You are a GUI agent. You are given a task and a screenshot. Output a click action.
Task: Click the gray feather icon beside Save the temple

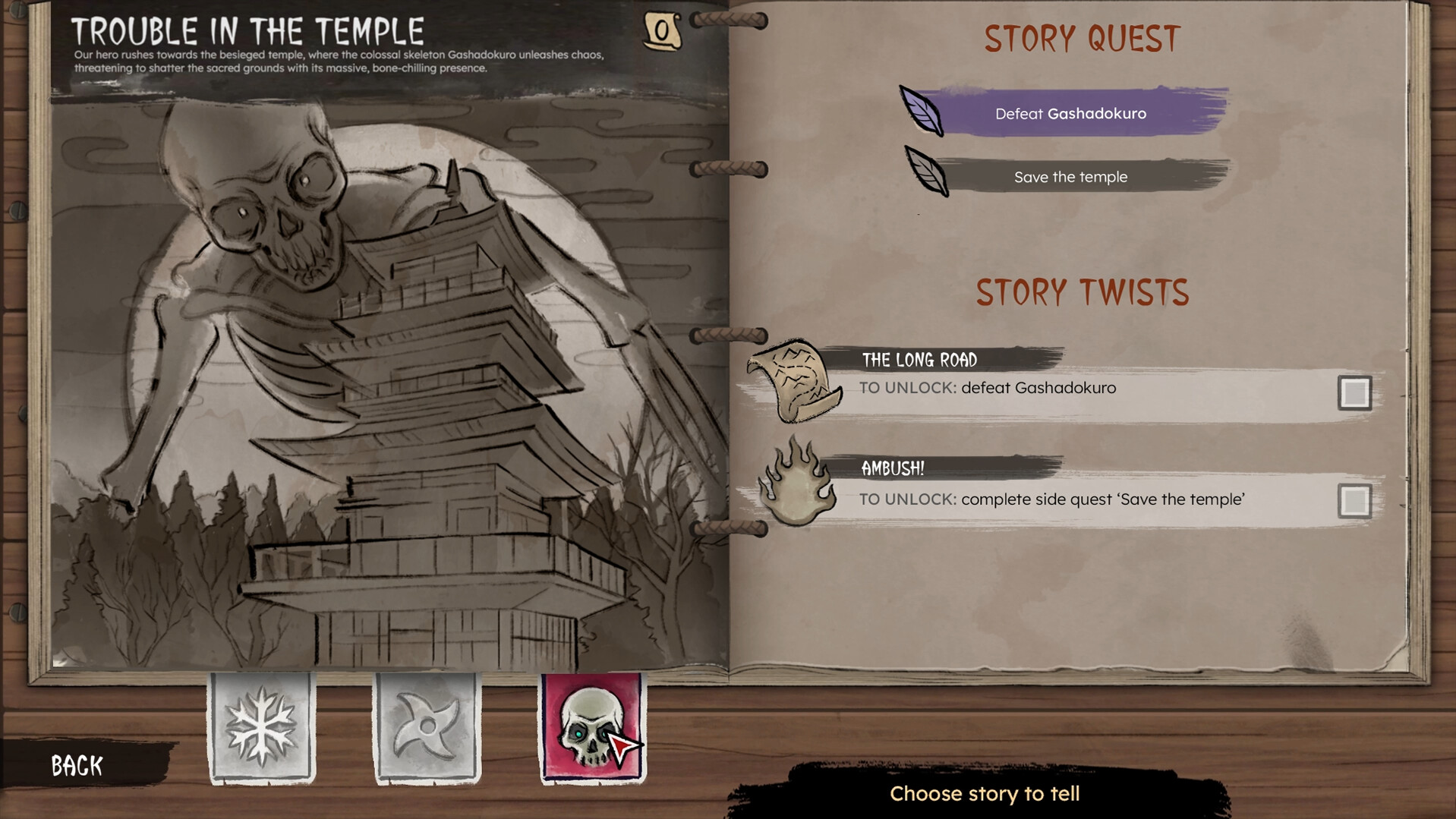(x=925, y=175)
